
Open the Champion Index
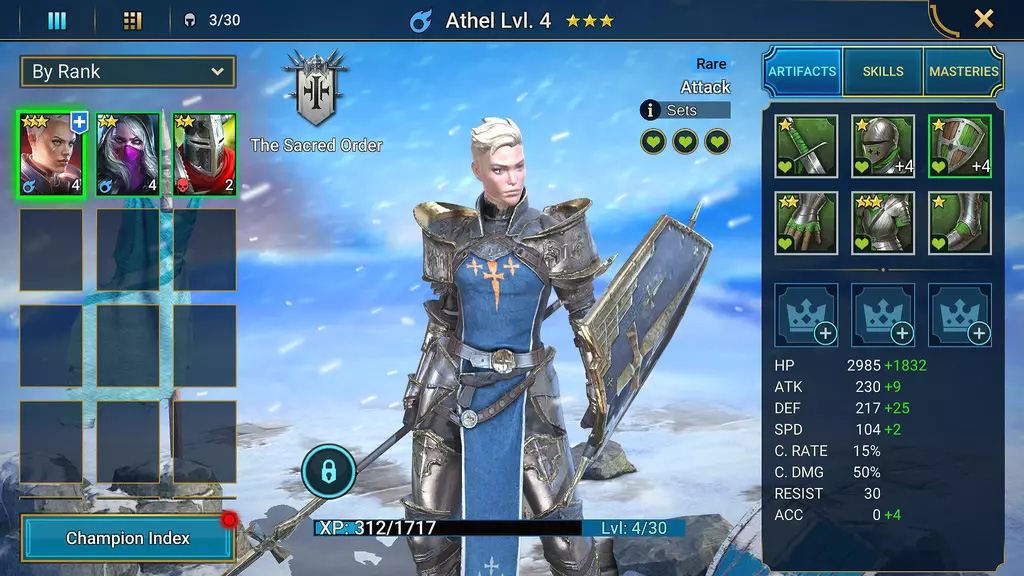point(128,538)
